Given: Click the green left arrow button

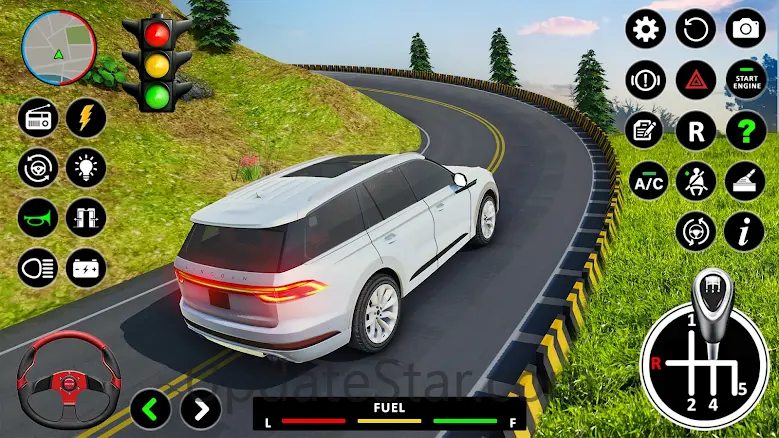Looking at the screenshot, I should point(150,409).
